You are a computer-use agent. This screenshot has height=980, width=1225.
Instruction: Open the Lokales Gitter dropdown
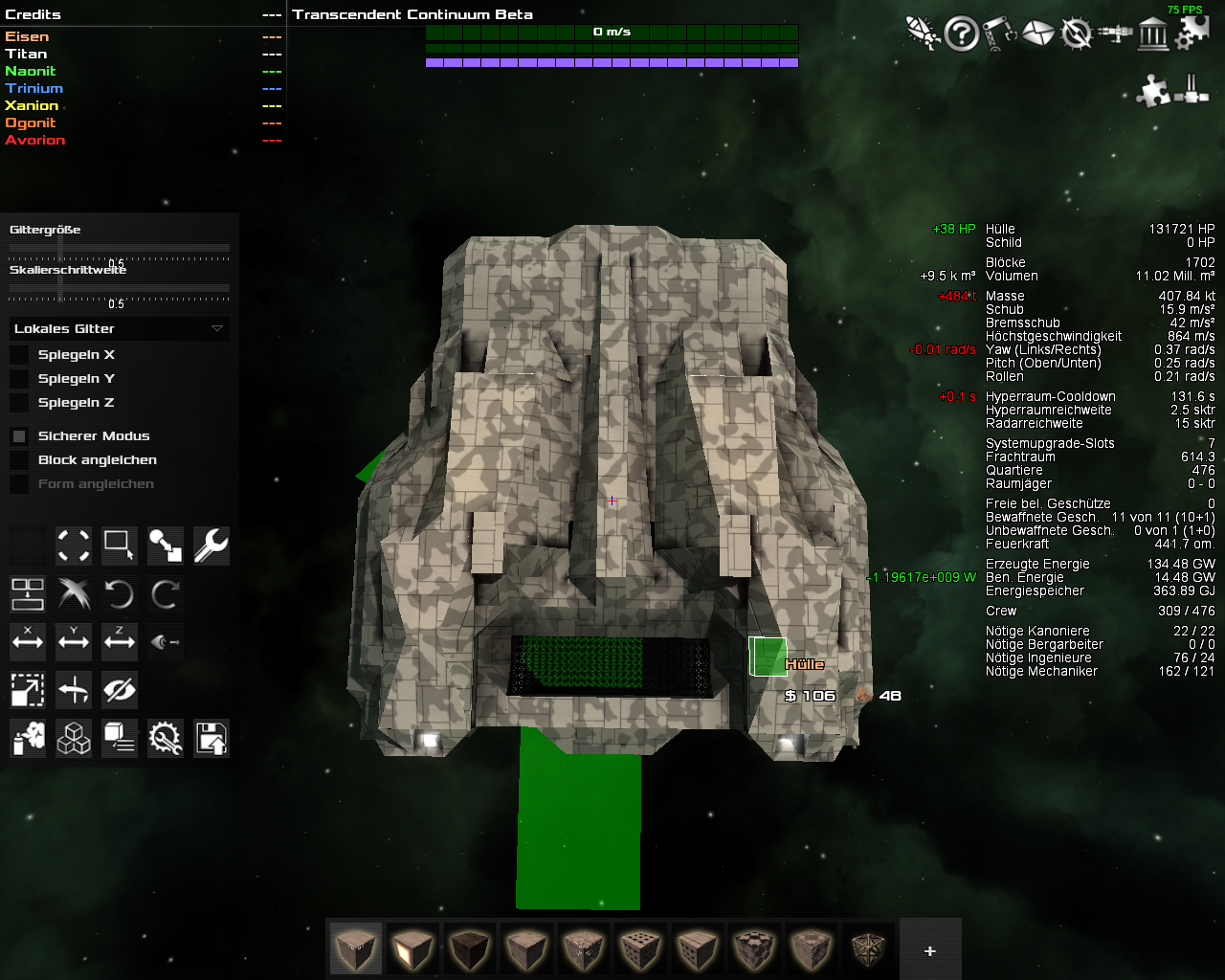(x=120, y=328)
